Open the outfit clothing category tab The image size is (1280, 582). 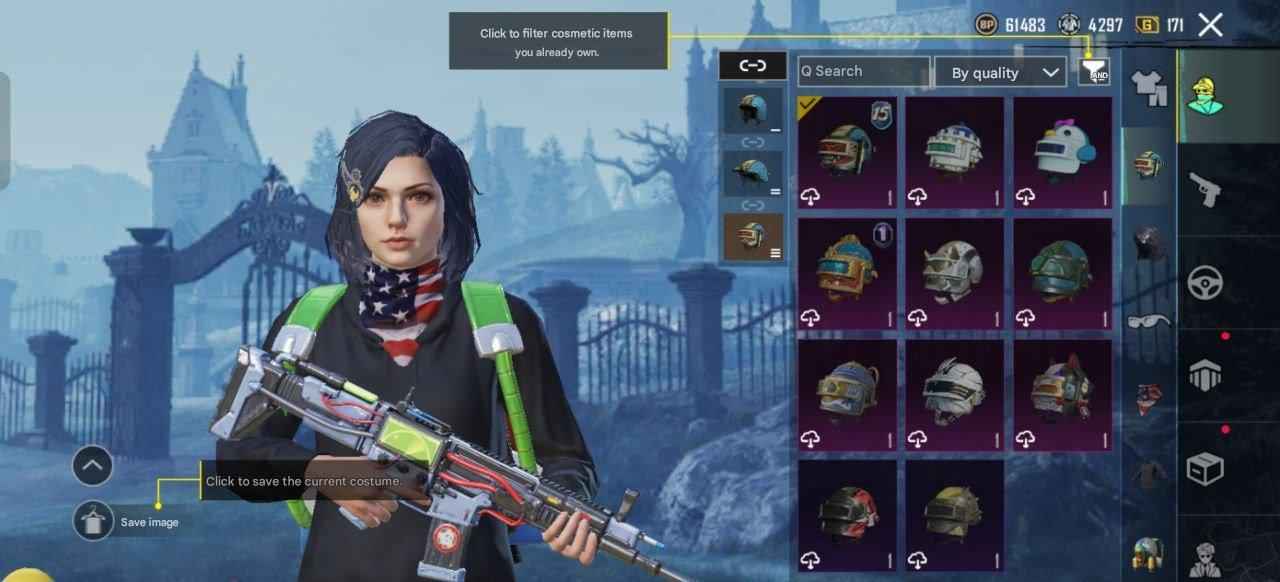pyautogui.click(x=1149, y=87)
